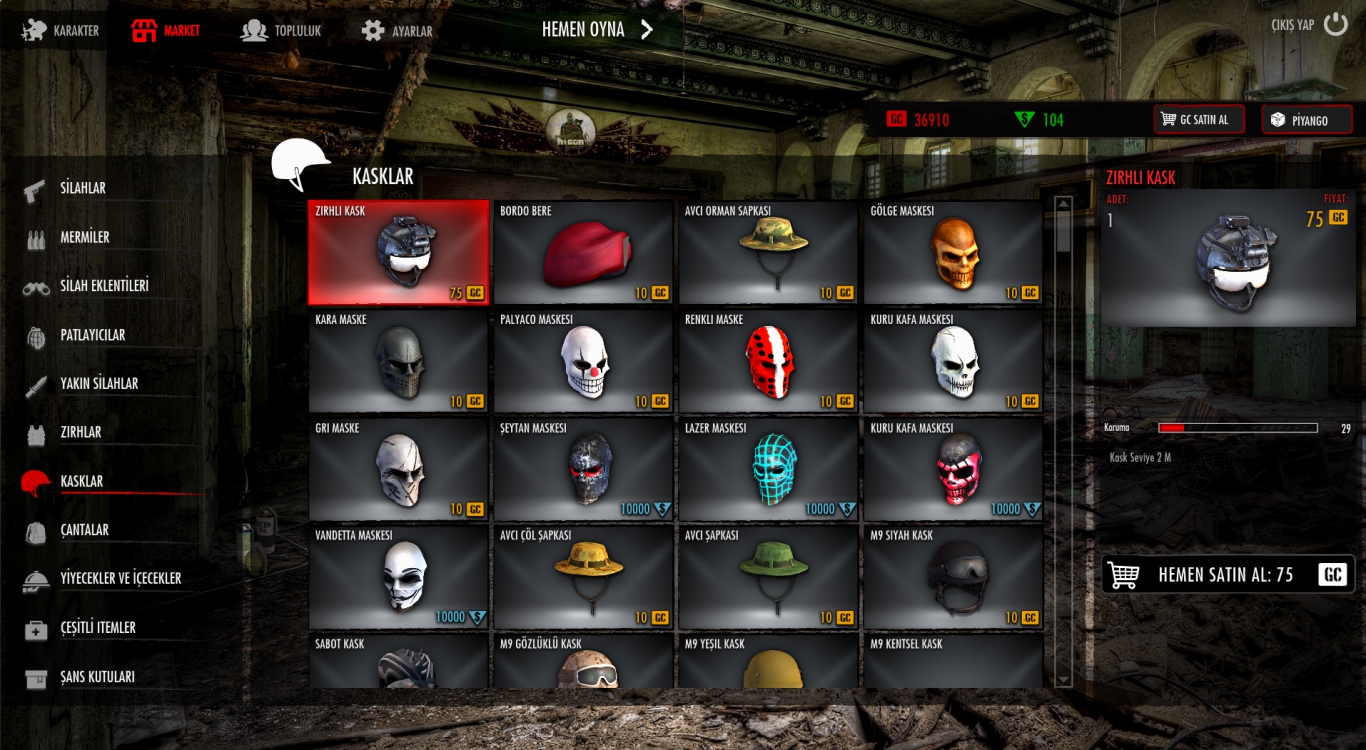
Task: Select the Lazer Maskesi item
Action: click(x=768, y=469)
